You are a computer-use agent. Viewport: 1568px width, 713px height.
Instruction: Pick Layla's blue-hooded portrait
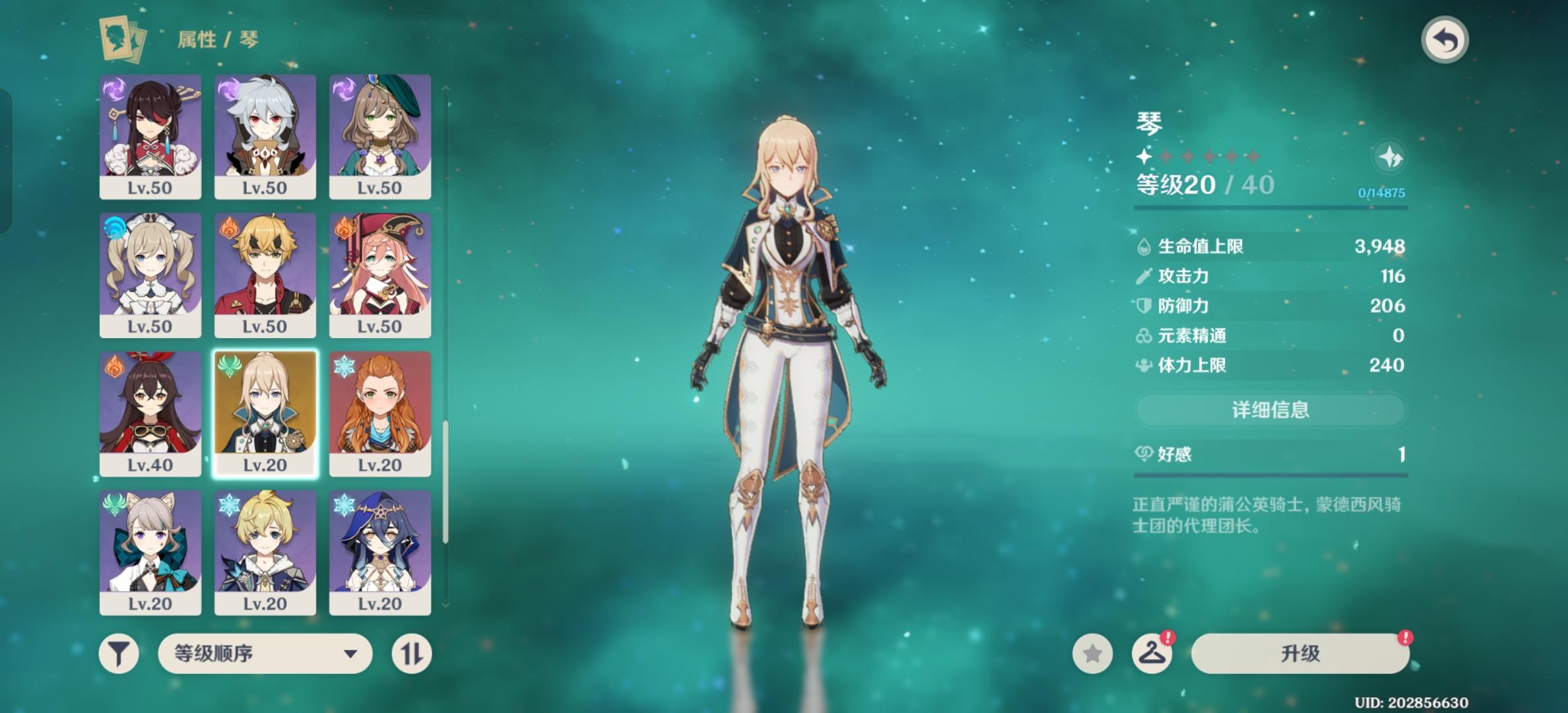tap(380, 552)
